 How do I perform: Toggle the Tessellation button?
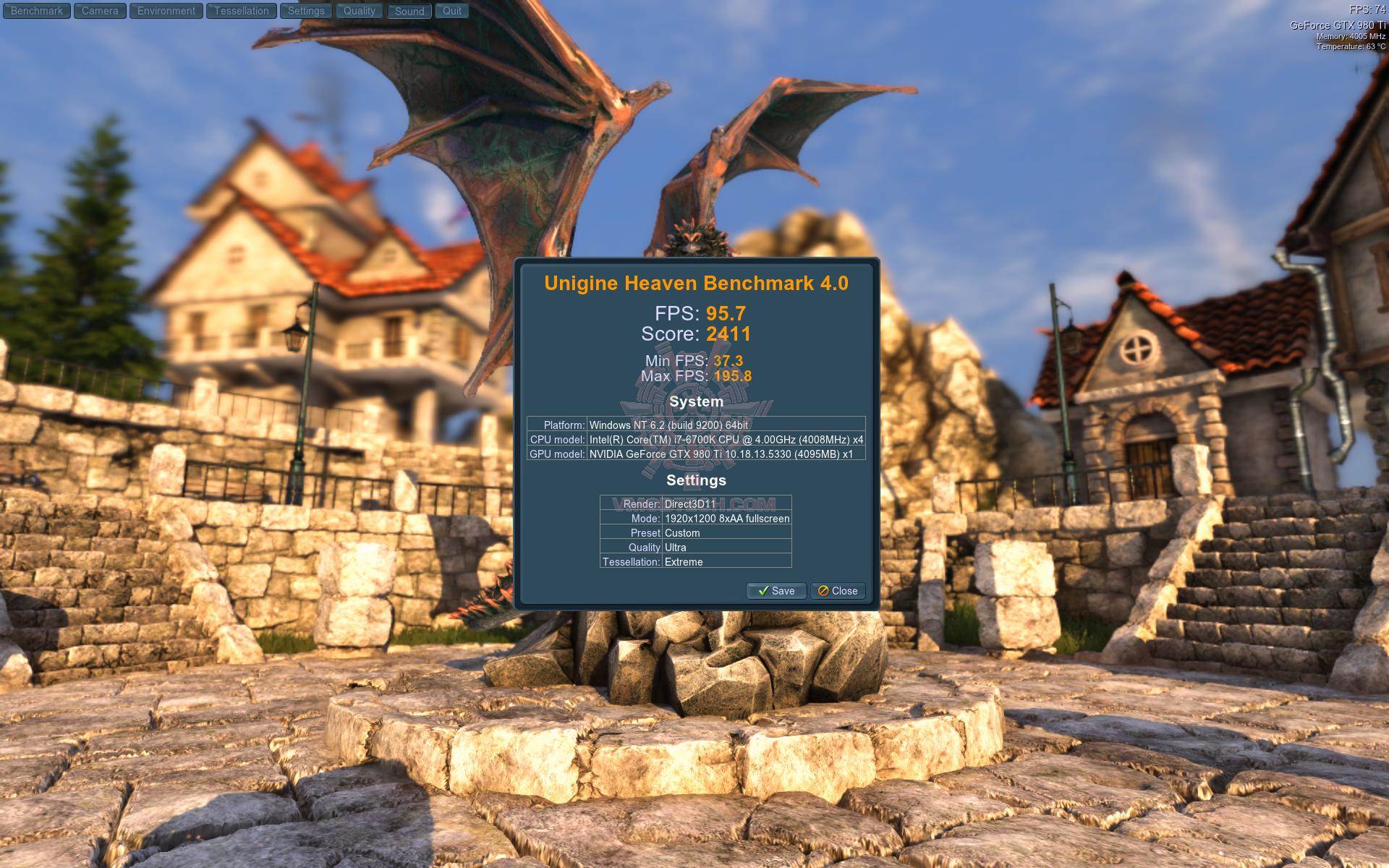tap(242, 11)
